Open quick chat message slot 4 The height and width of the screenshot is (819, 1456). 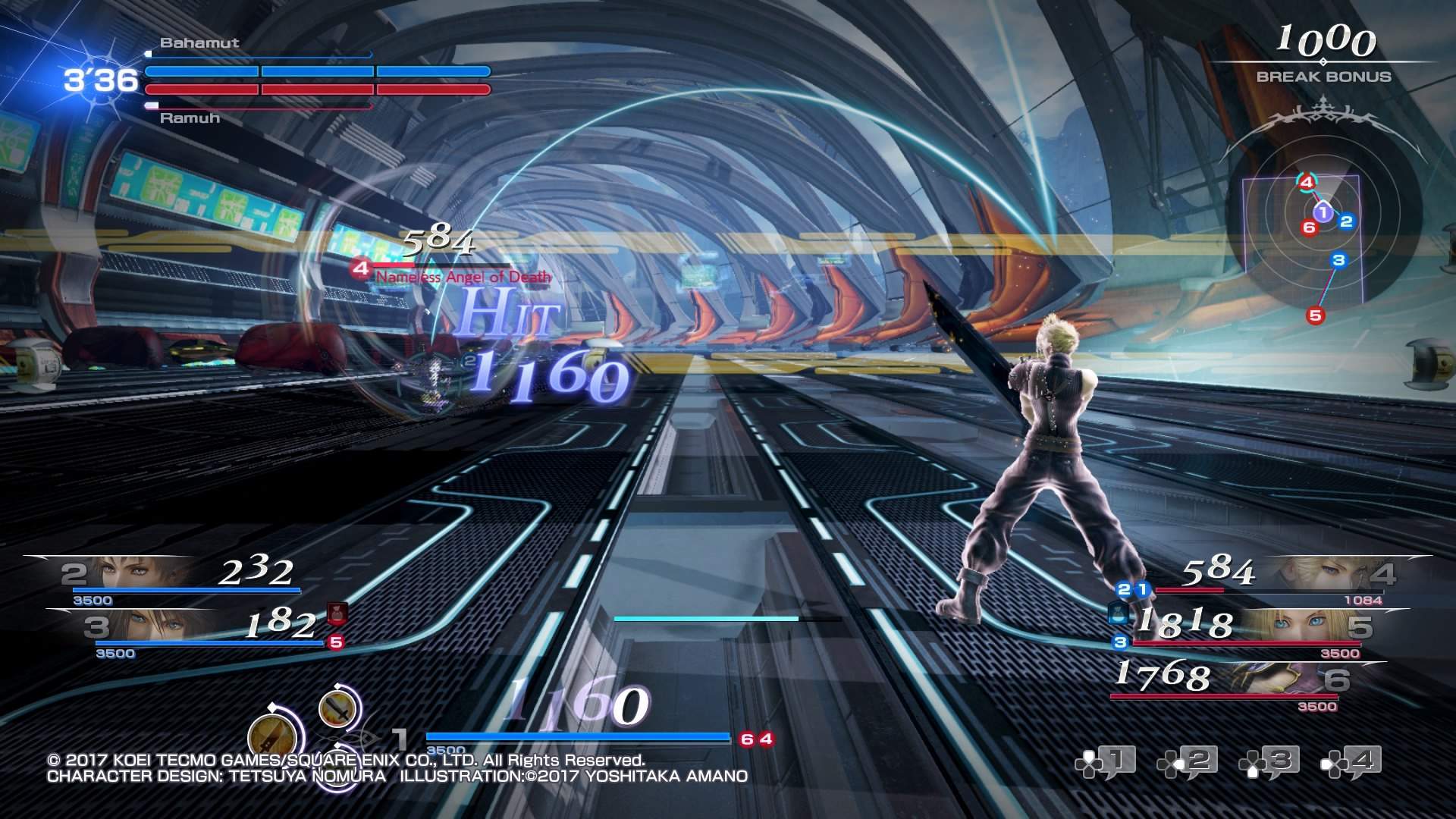1351,762
